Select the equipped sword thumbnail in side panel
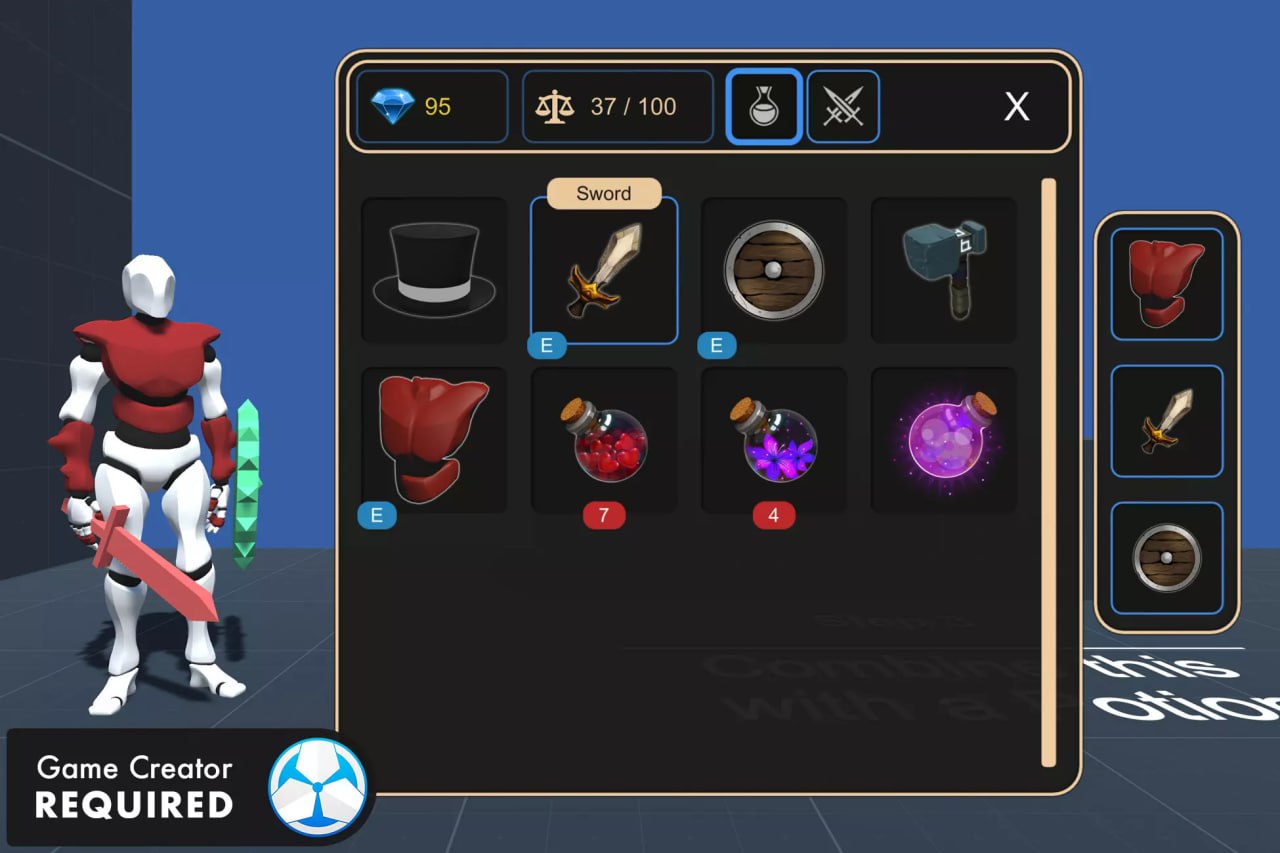 point(1166,420)
